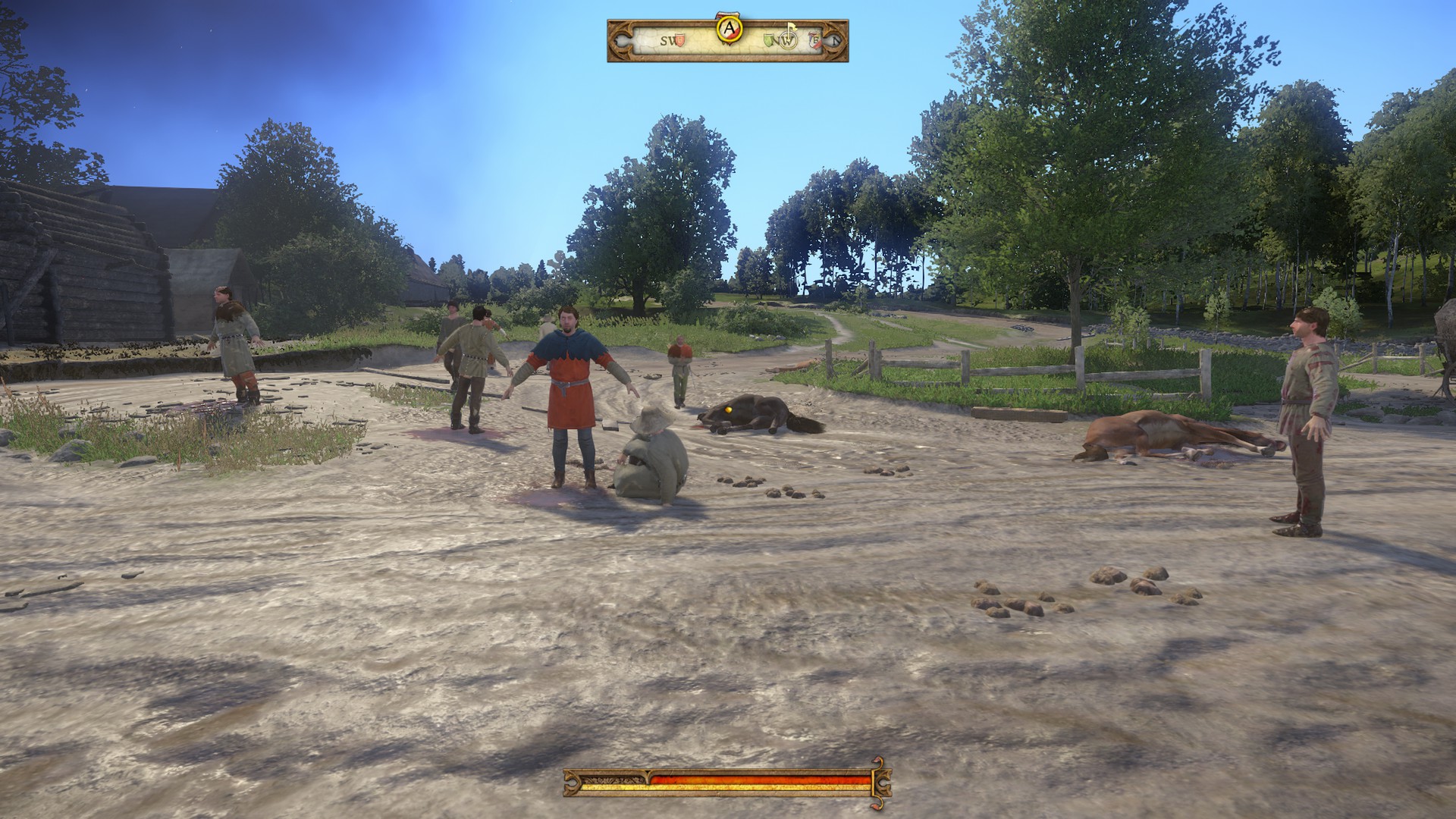
Task: Click the red shield marker near SW
Action: (x=680, y=41)
